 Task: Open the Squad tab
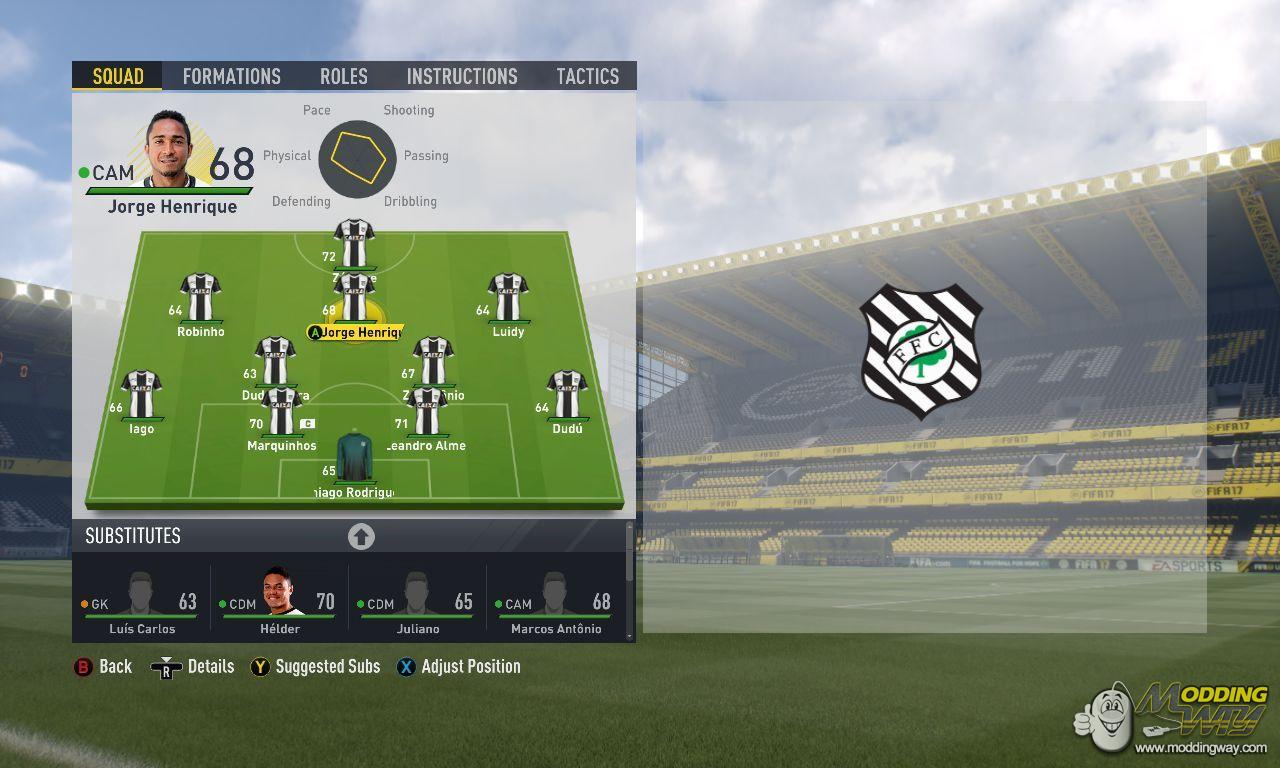click(x=118, y=76)
